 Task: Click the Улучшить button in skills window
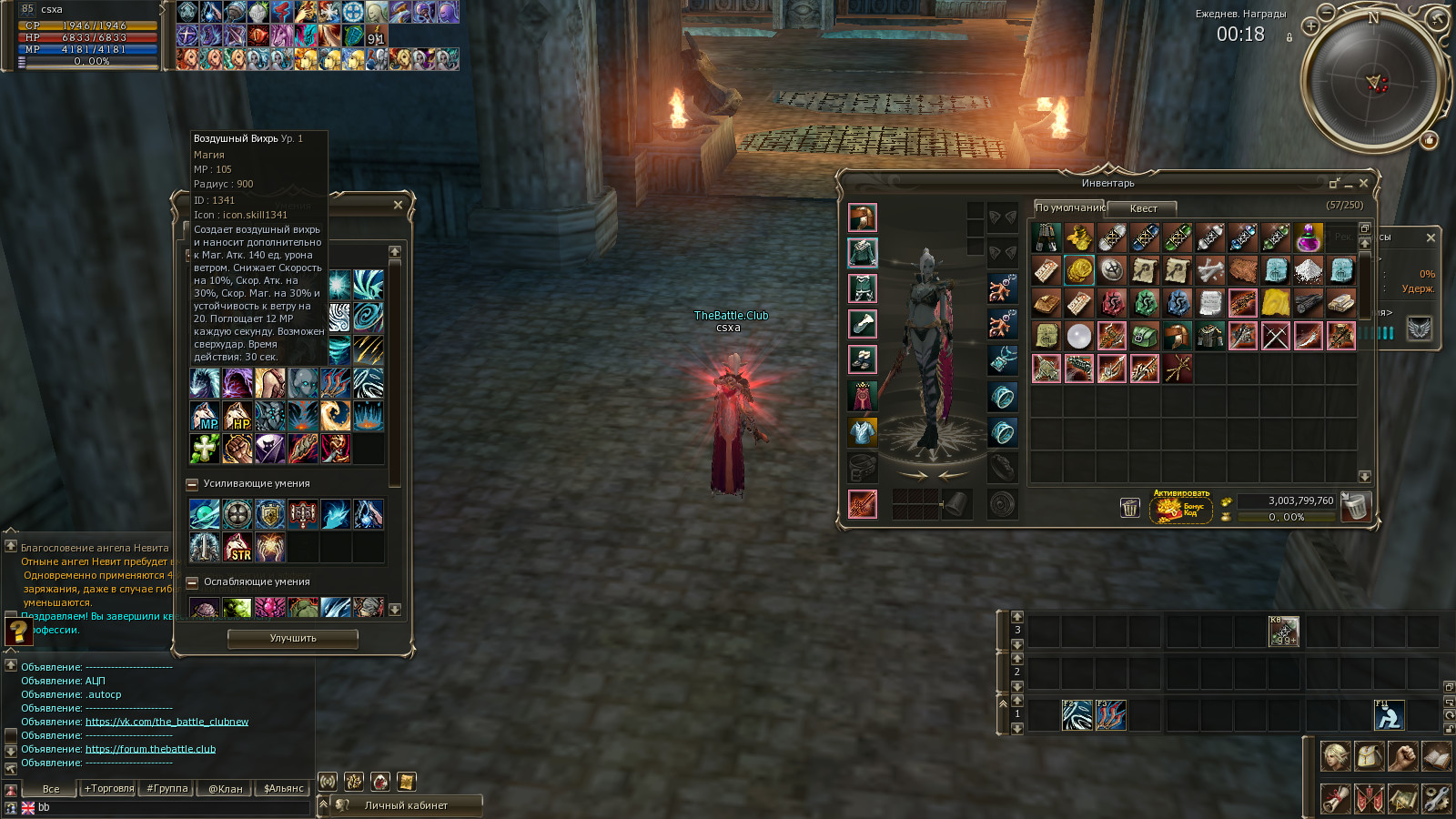point(292,639)
